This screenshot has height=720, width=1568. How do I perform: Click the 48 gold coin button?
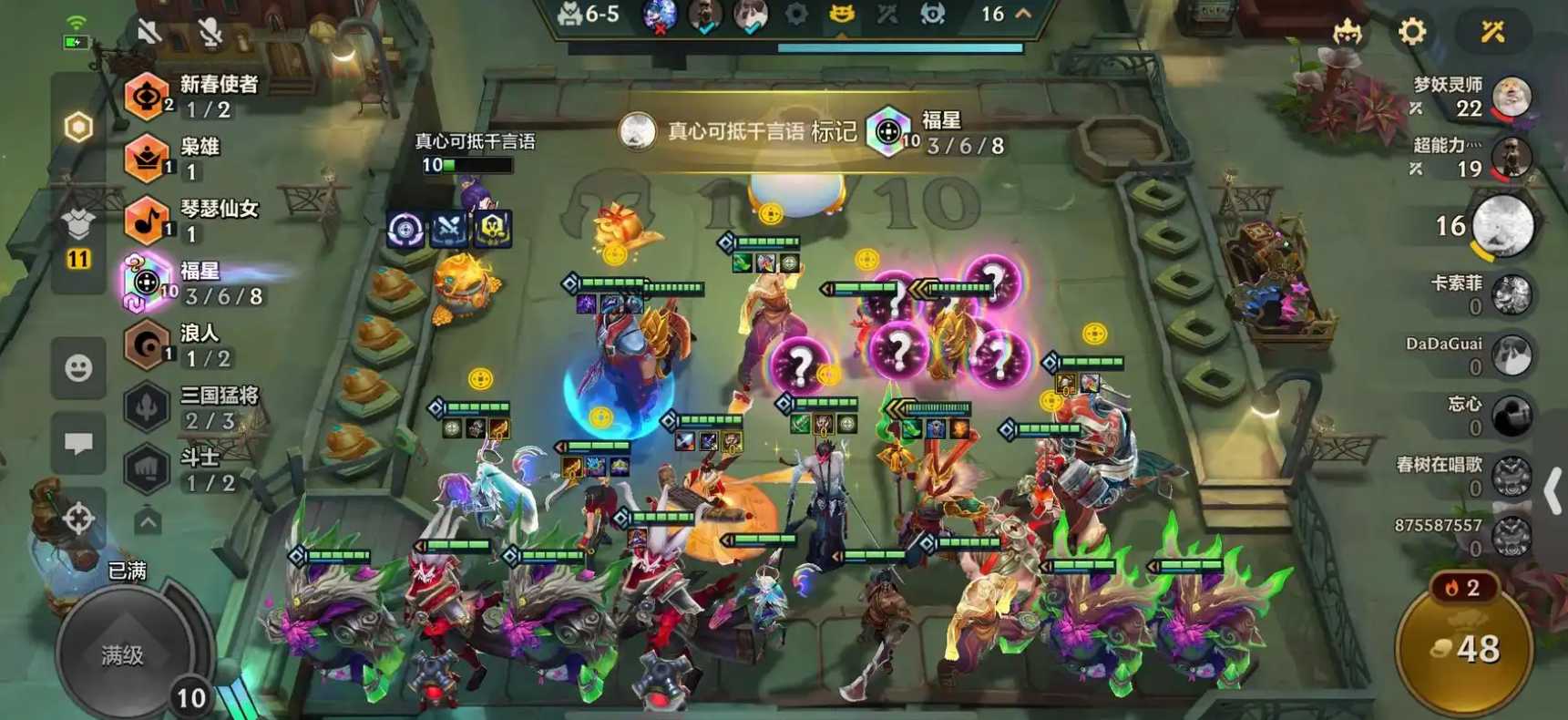click(x=1464, y=650)
